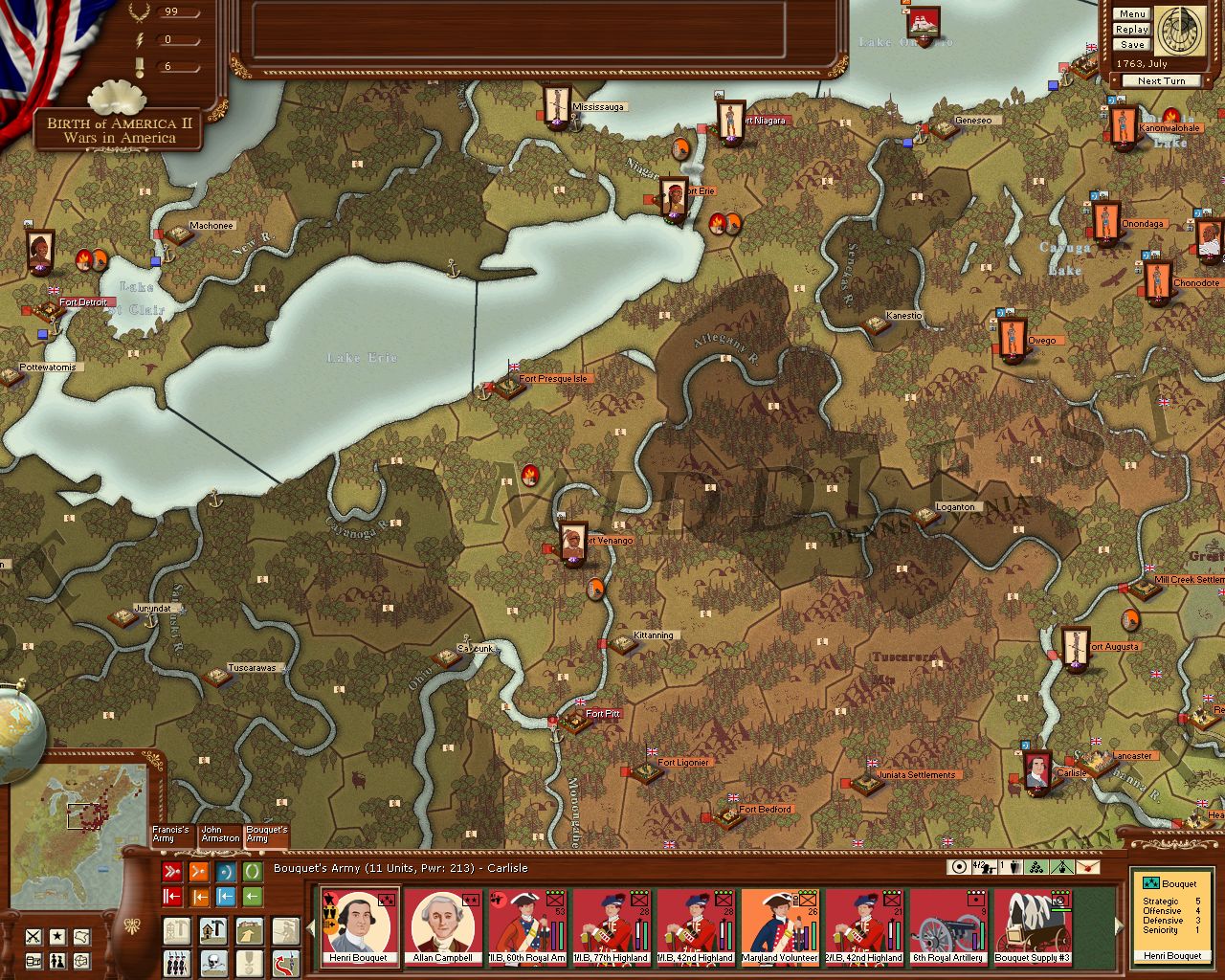This screenshot has height=980, width=1225.
Task: Pick the 6th Royal Artillery unit card
Action: tap(948, 926)
